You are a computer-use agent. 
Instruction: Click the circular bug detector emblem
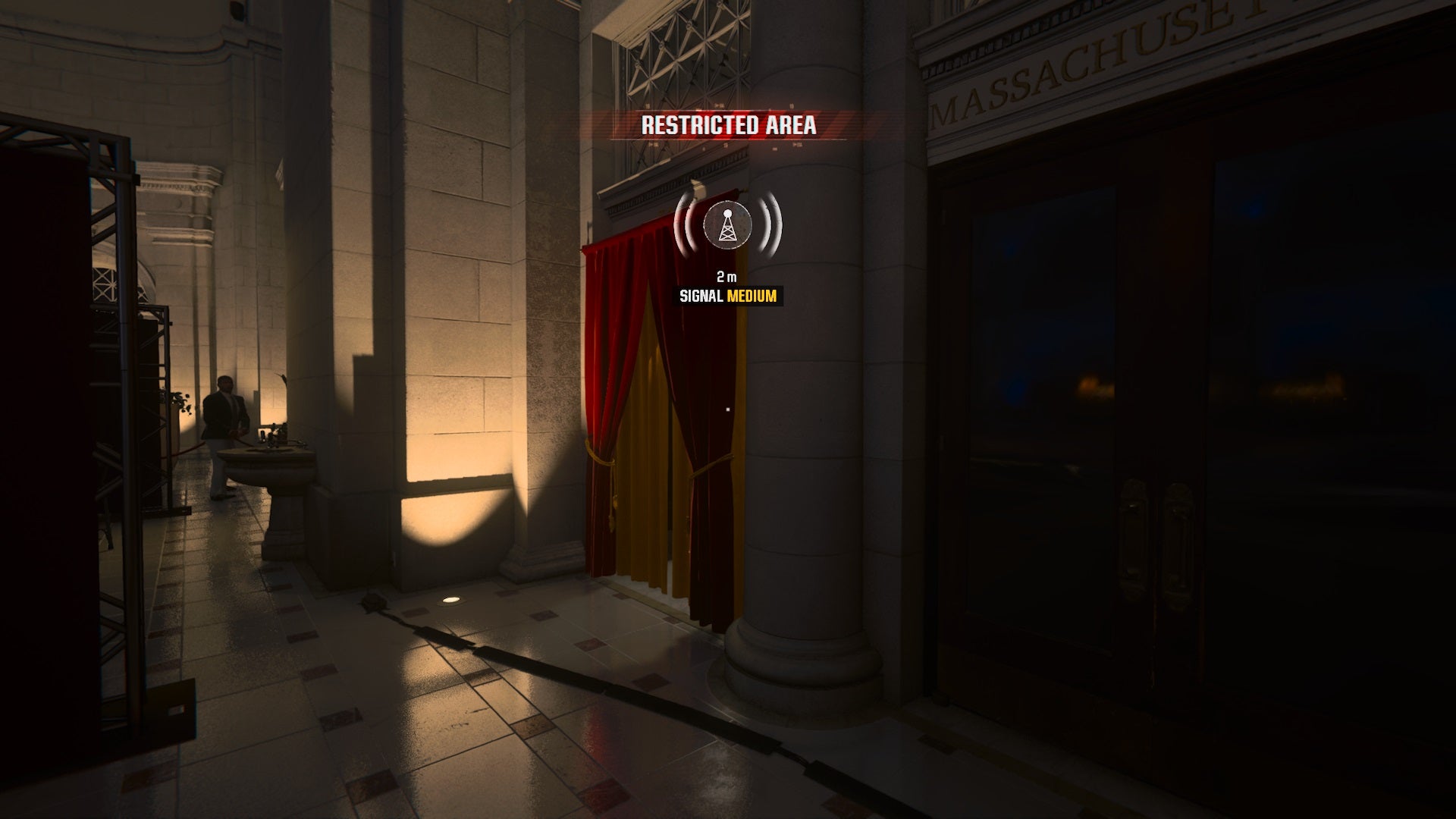(726, 225)
